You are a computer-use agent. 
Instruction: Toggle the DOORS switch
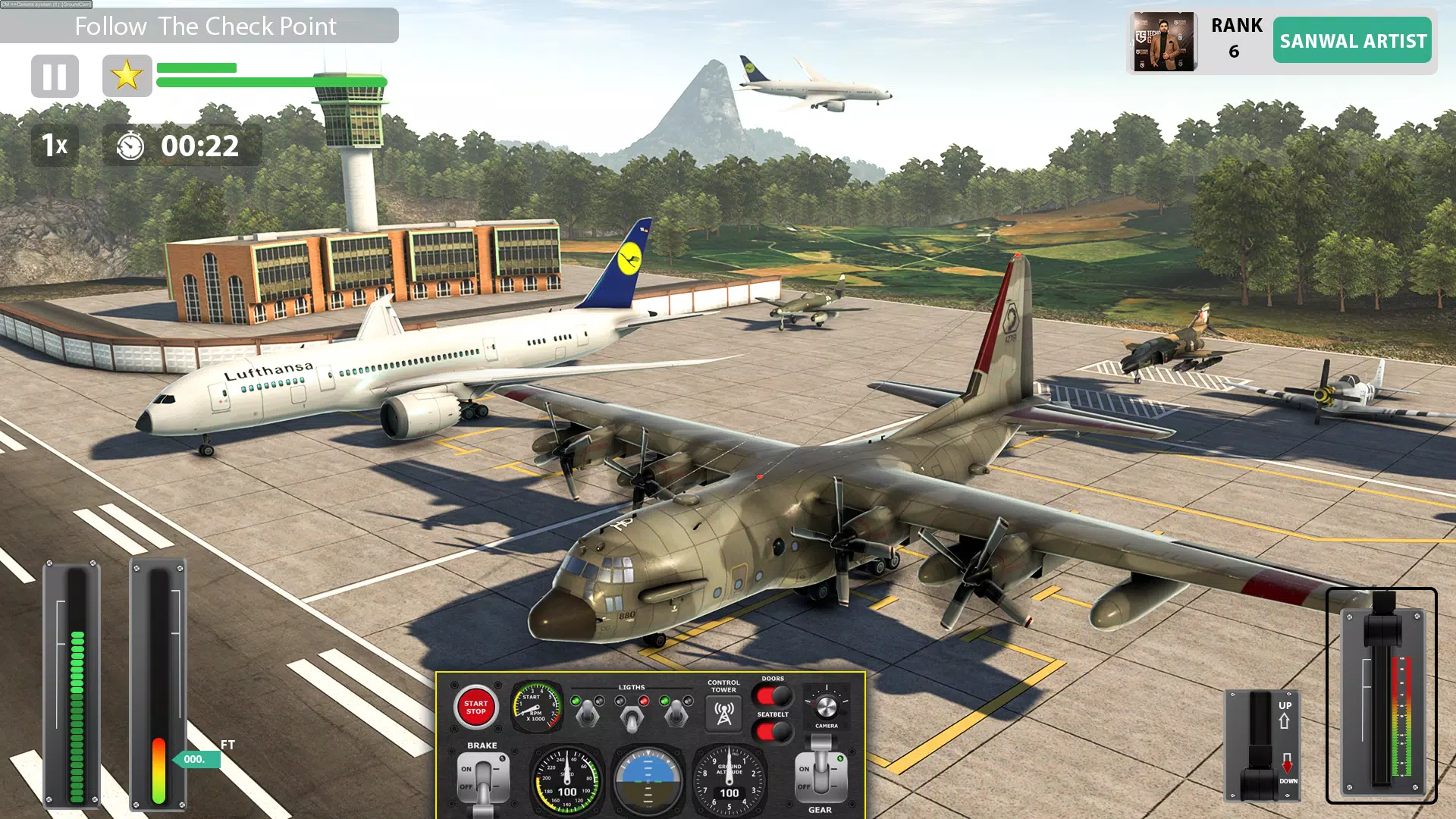click(772, 695)
